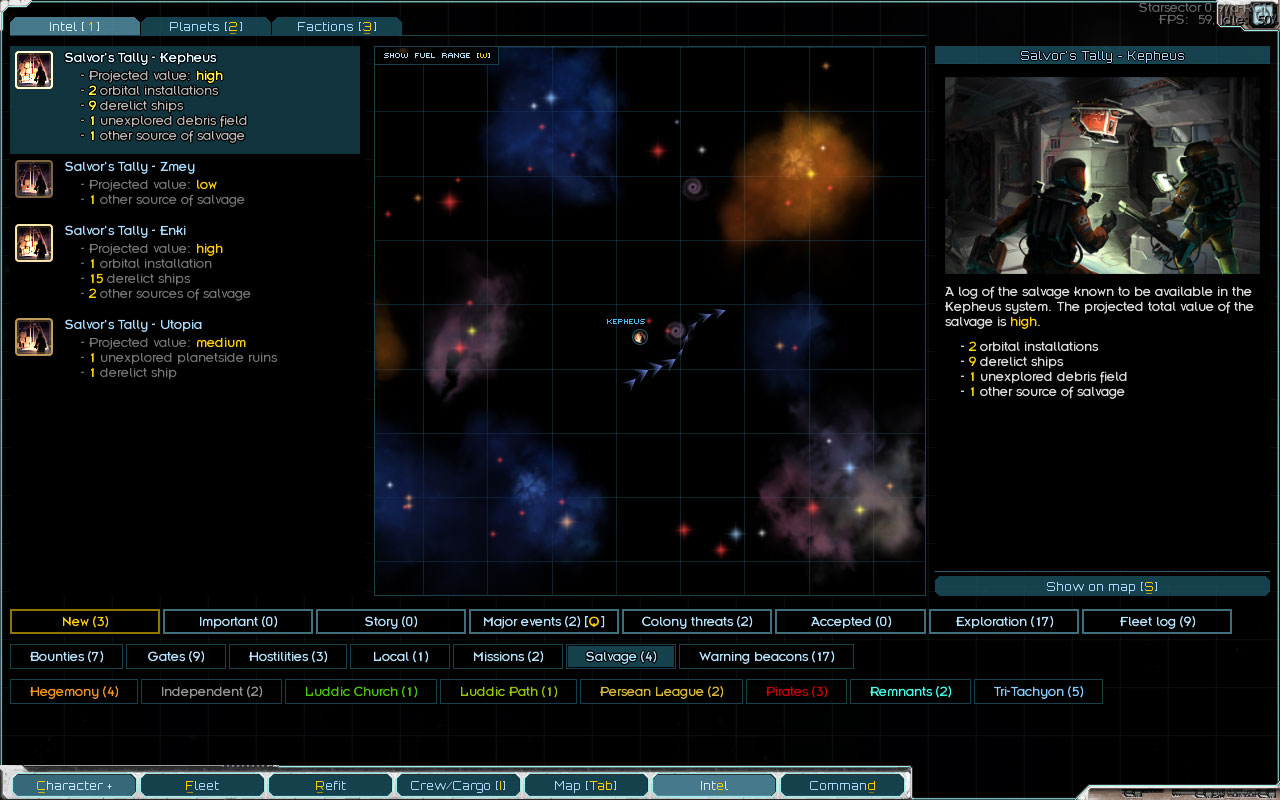Image resolution: width=1280 pixels, height=800 pixels.
Task: Select the Exploration filter
Action: [x=1004, y=622]
